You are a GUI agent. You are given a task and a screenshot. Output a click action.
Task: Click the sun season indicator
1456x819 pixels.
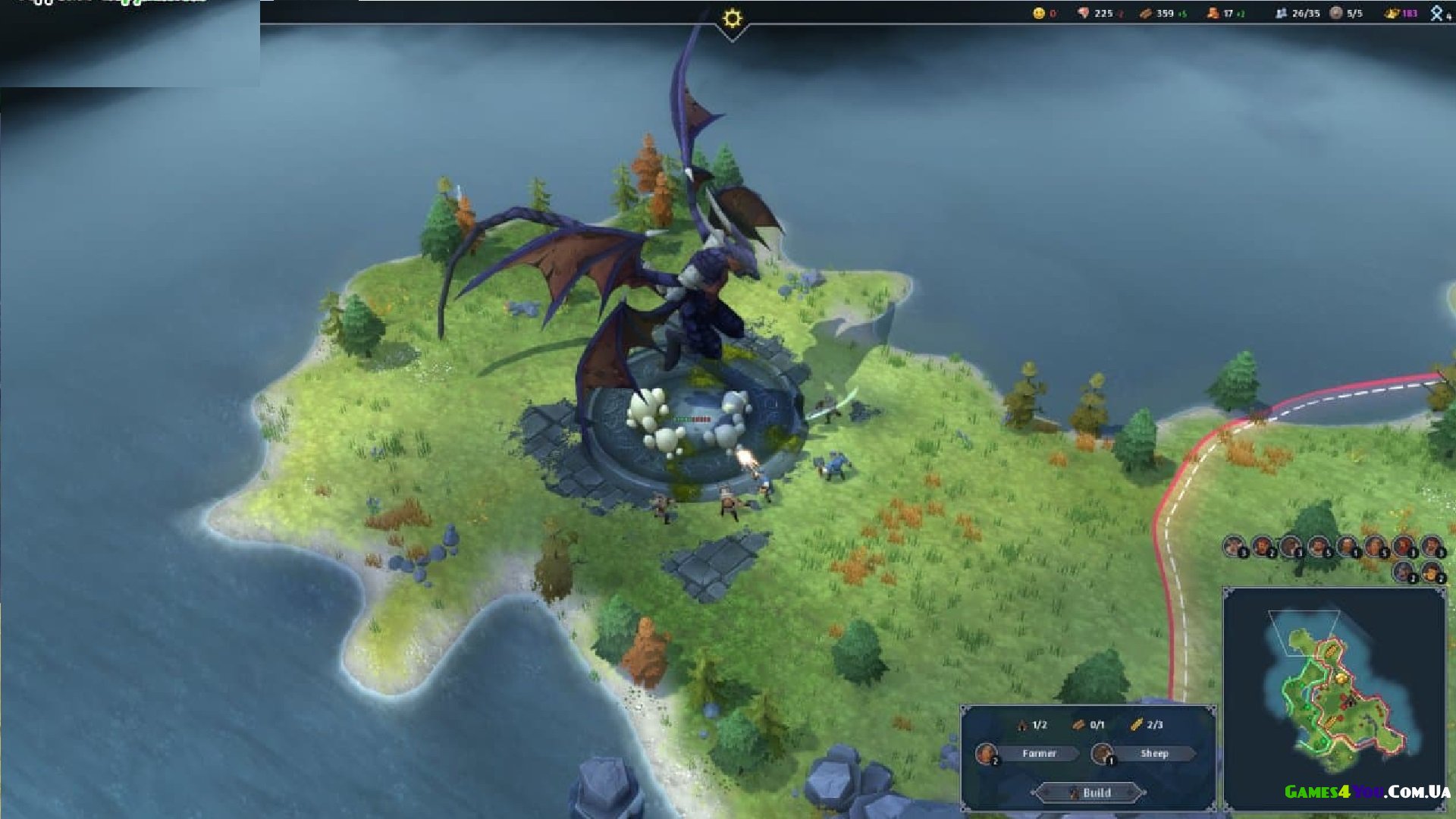732,18
